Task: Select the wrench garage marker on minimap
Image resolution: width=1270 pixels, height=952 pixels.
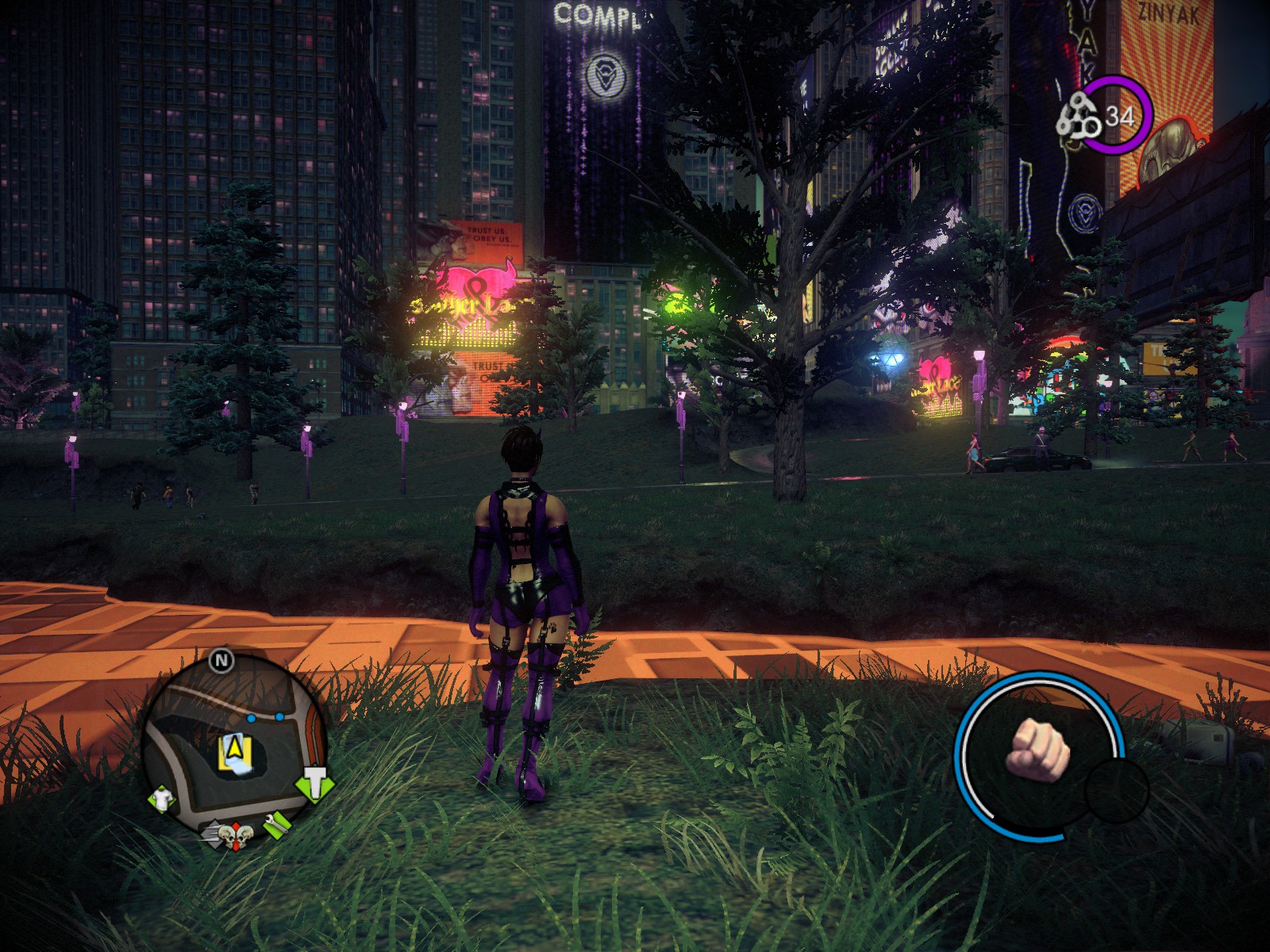Action: point(275,825)
